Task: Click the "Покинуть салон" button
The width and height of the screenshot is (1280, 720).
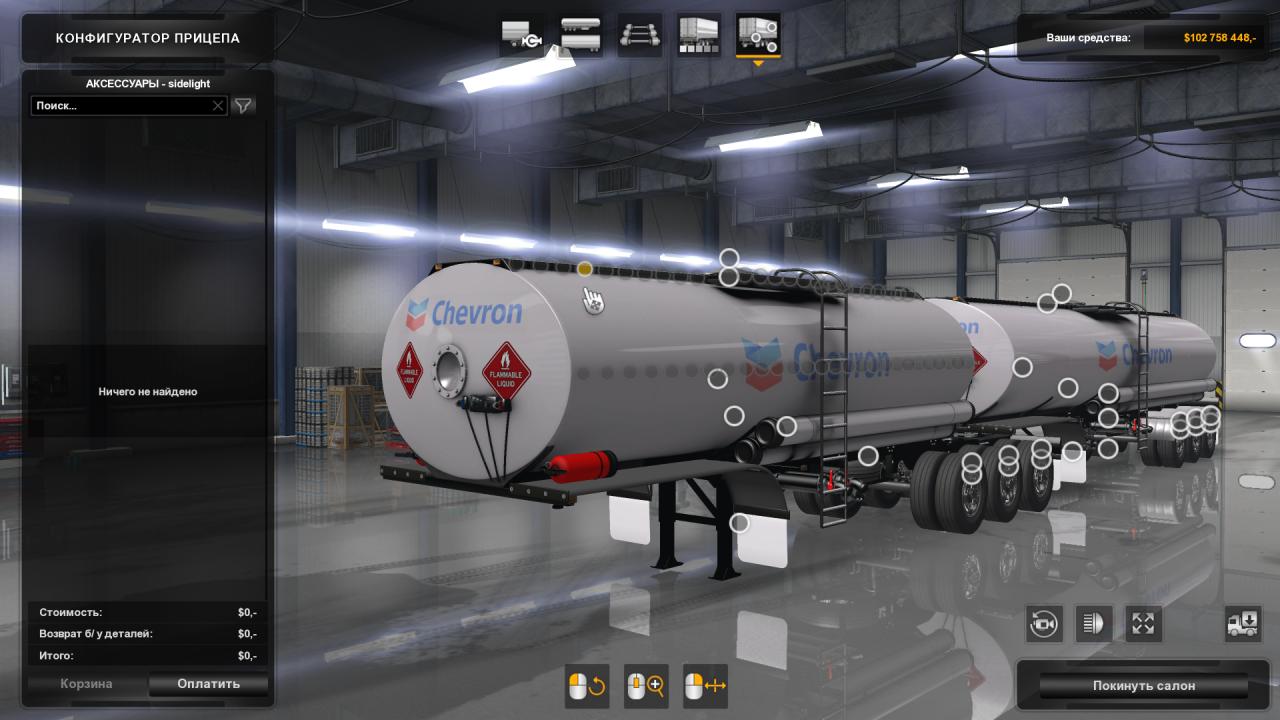Action: [1143, 686]
